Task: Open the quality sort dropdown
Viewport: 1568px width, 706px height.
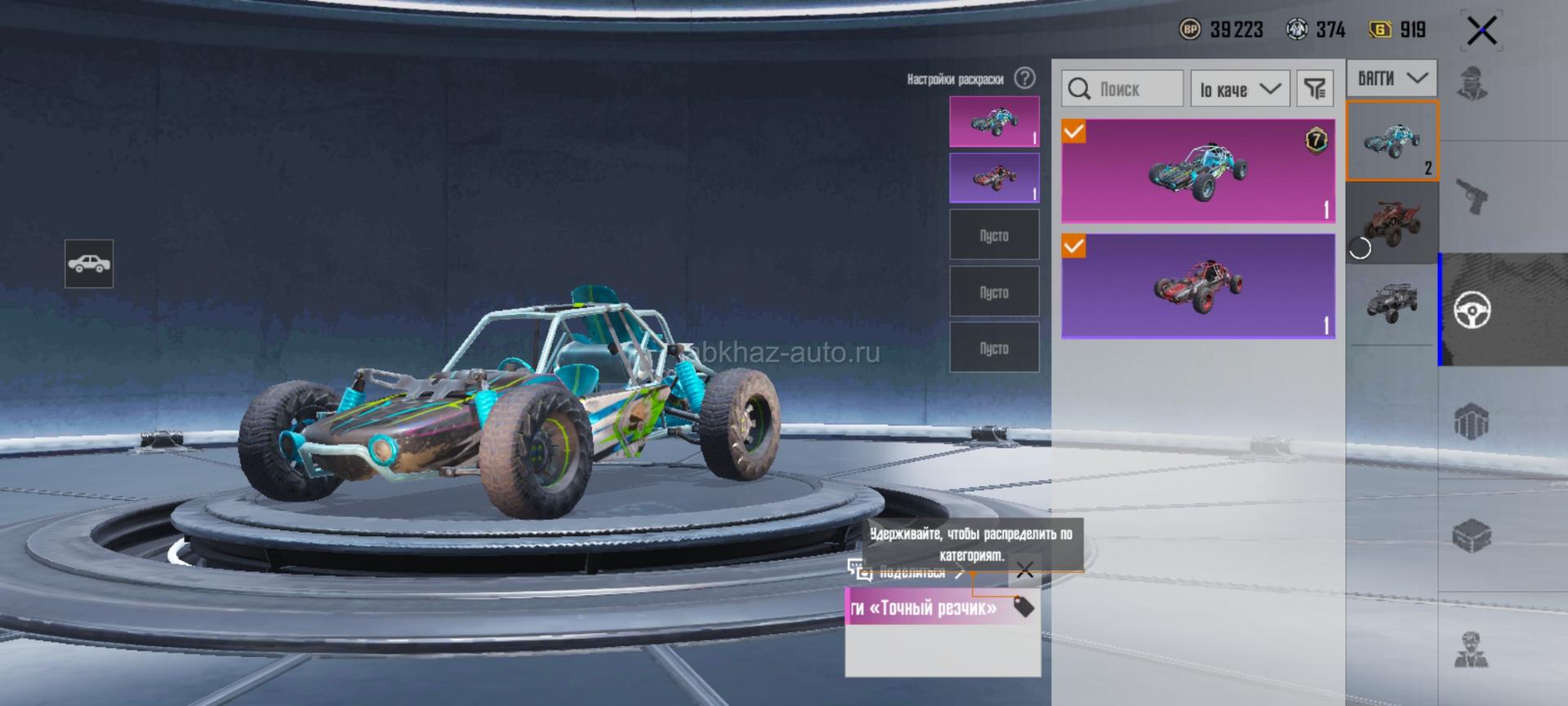Action: 1240,89
